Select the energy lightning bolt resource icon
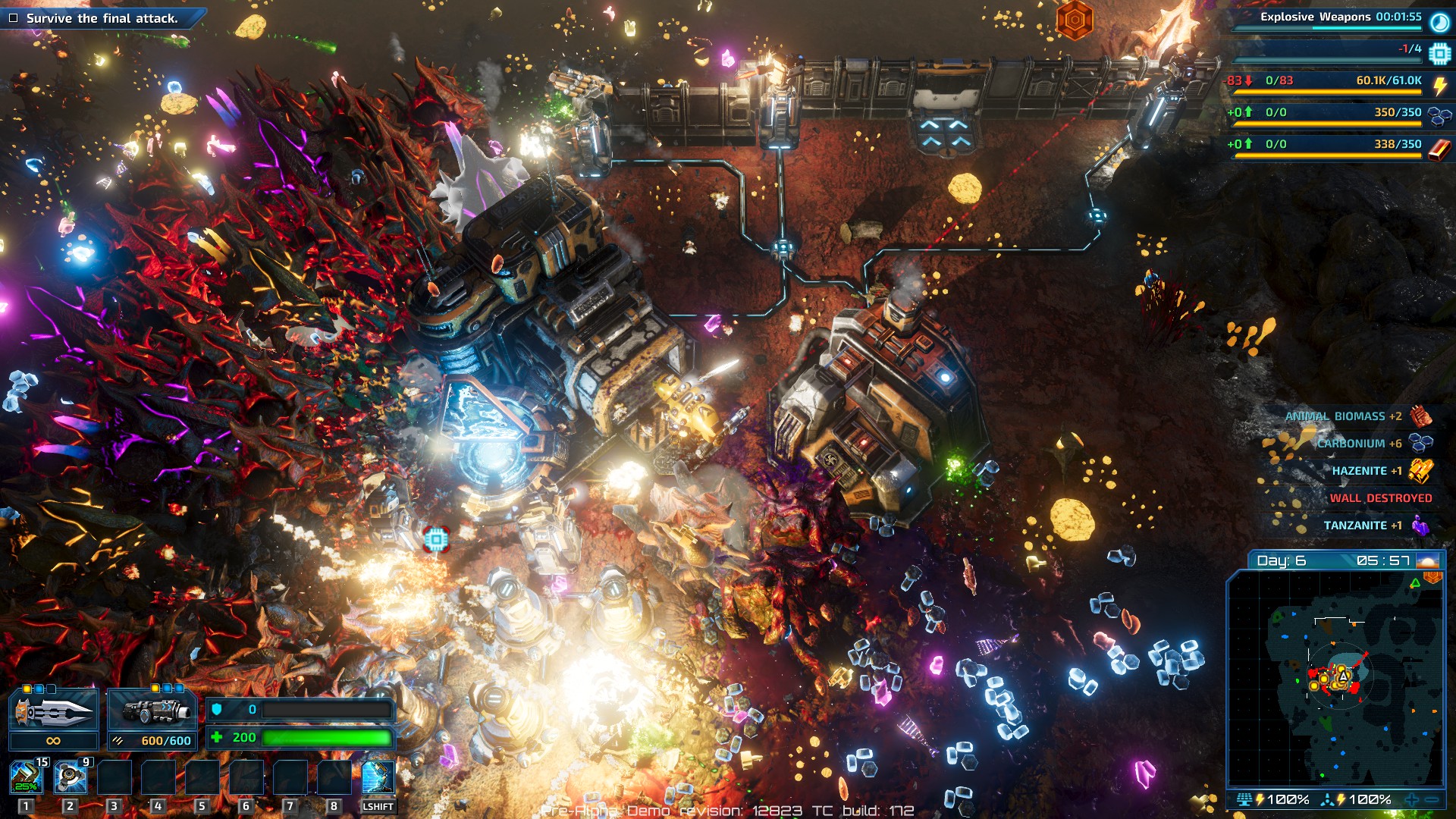Viewport: 1456px width, 819px height. 1439,86
